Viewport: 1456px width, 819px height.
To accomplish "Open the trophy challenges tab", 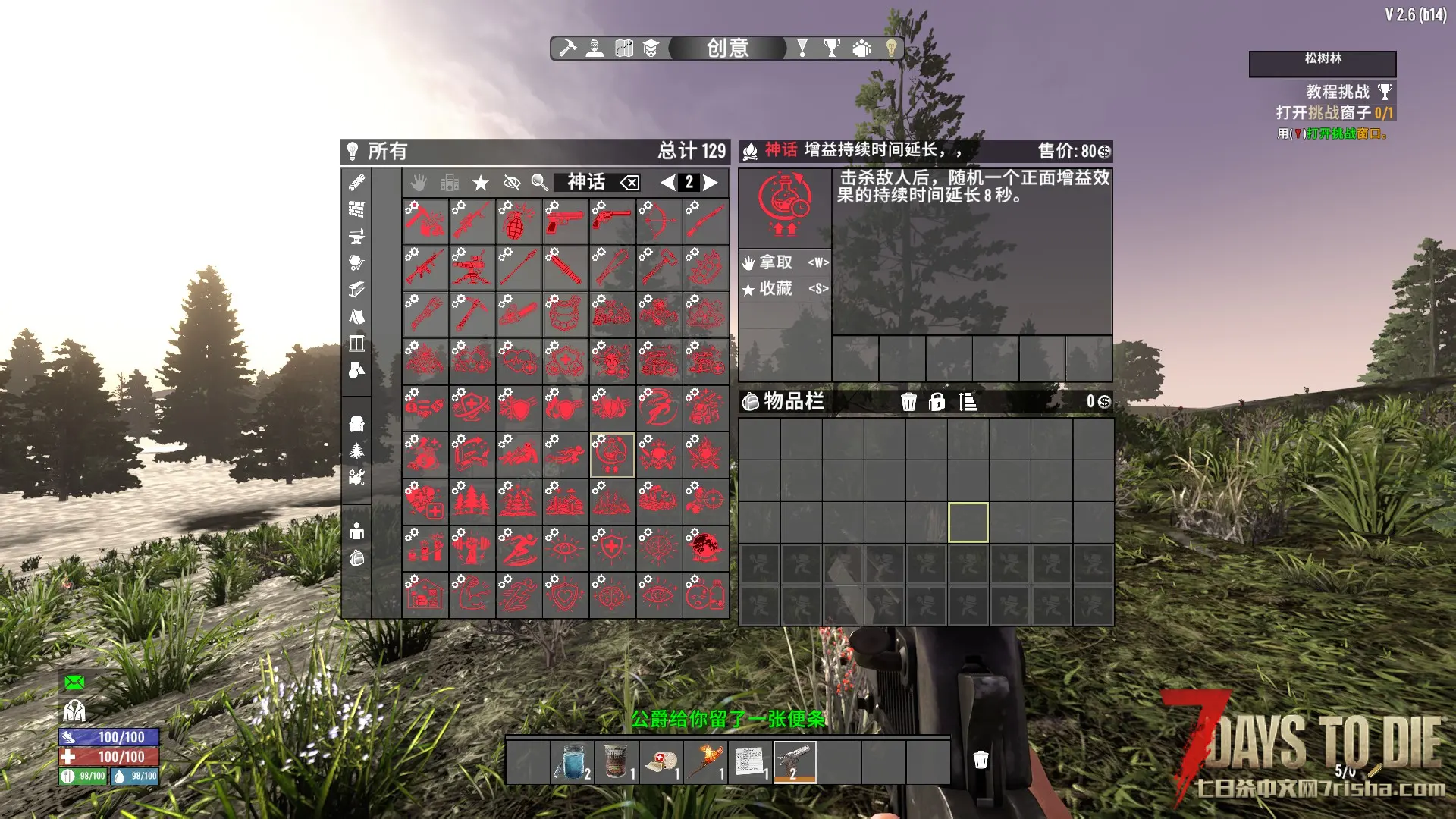I will (x=832, y=49).
